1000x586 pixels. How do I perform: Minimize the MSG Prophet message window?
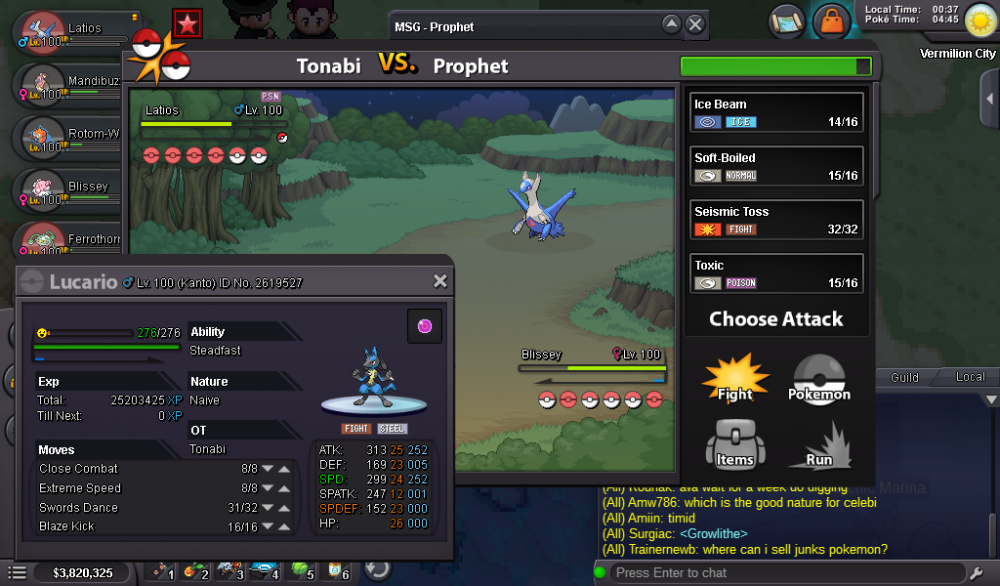click(672, 25)
